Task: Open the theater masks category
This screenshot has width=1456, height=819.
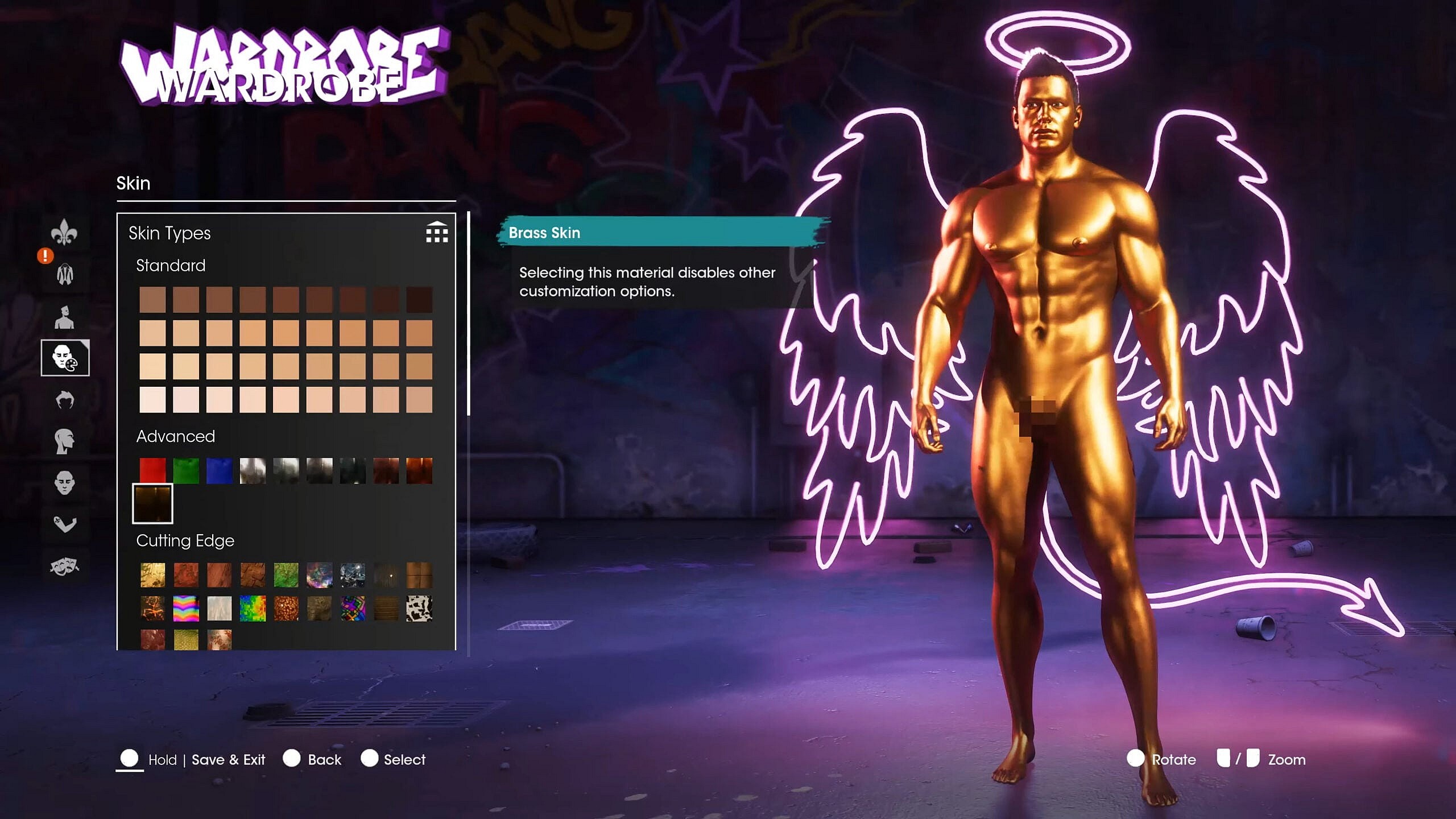Action: (64, 566)
